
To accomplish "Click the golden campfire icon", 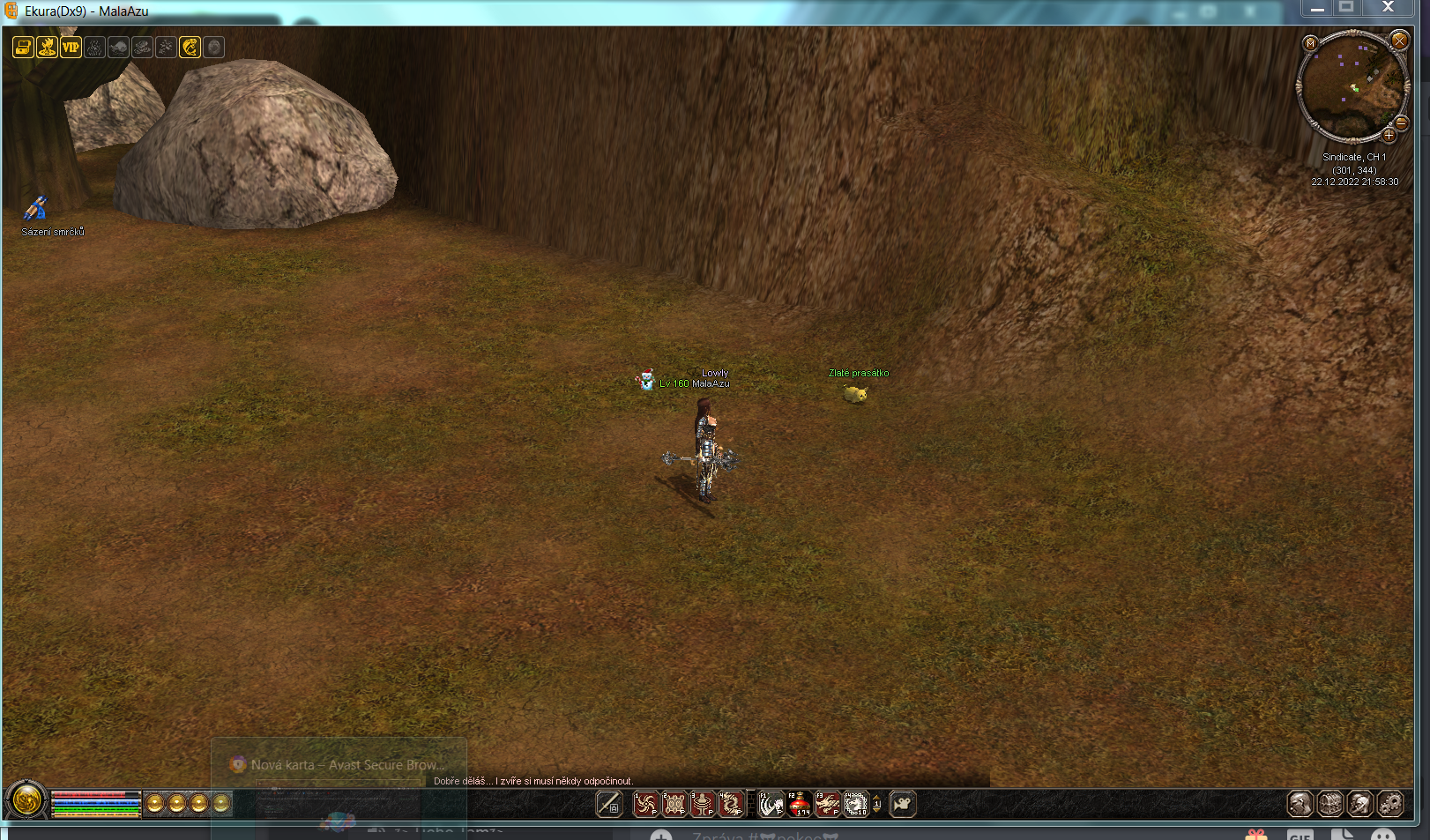I will [x=47, y=48].
